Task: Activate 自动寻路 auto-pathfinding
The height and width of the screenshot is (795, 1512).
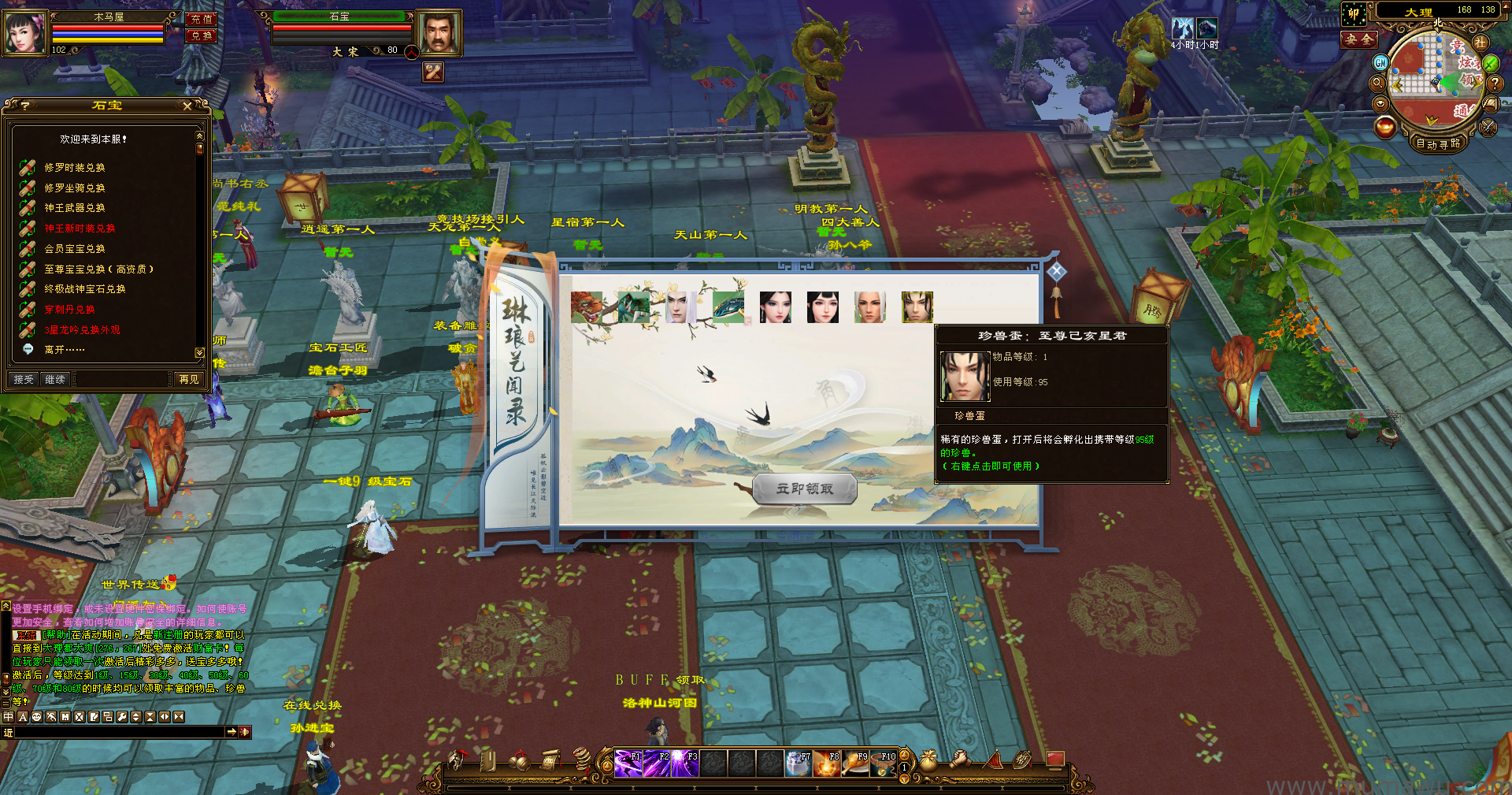Action: tap(1438, 143)
